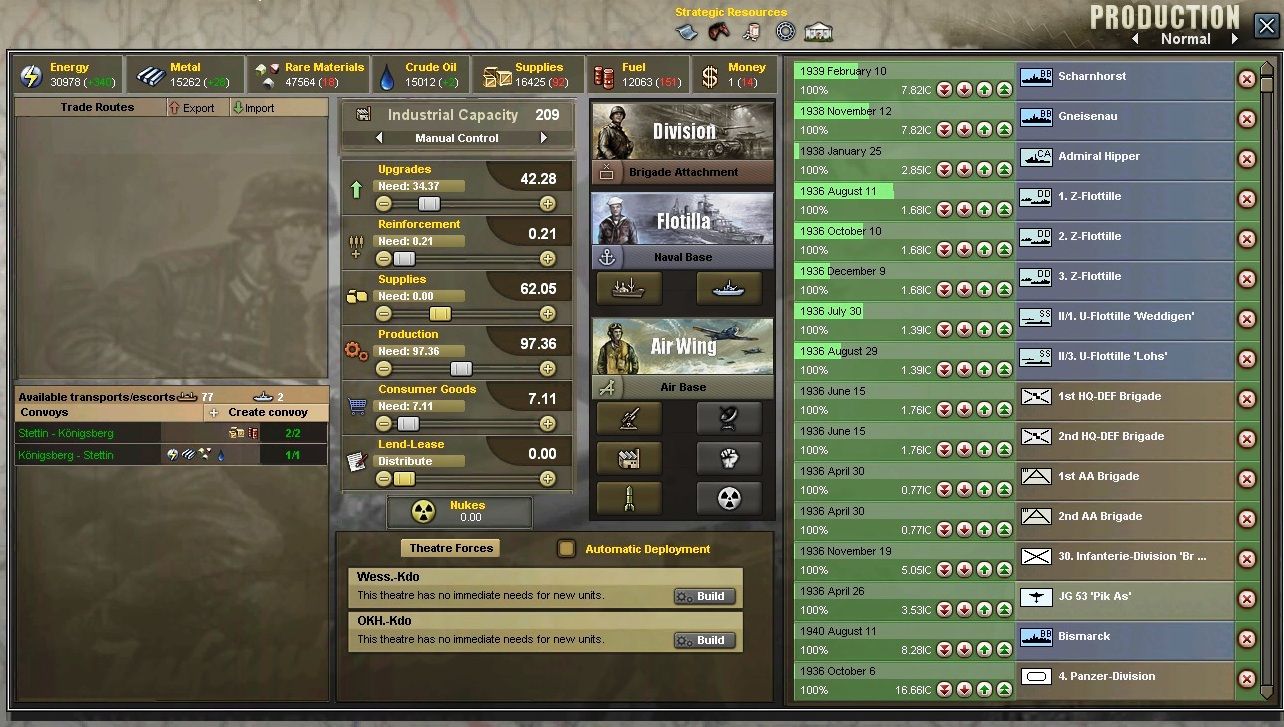Toggle the Automatic Deployment checkbox

[x=567, y=548]
